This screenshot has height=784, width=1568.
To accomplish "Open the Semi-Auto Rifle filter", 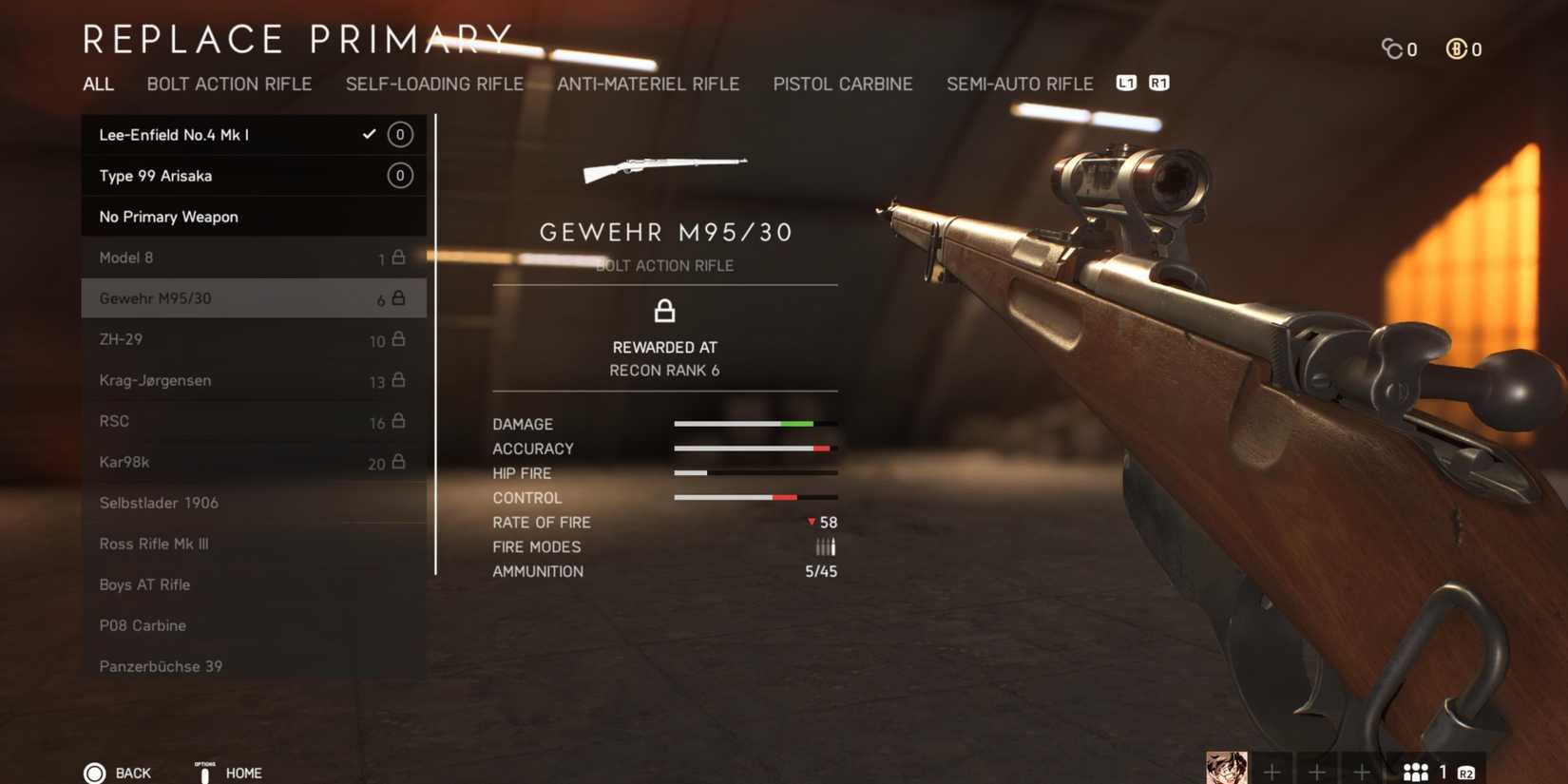I will click(1019, 84).
